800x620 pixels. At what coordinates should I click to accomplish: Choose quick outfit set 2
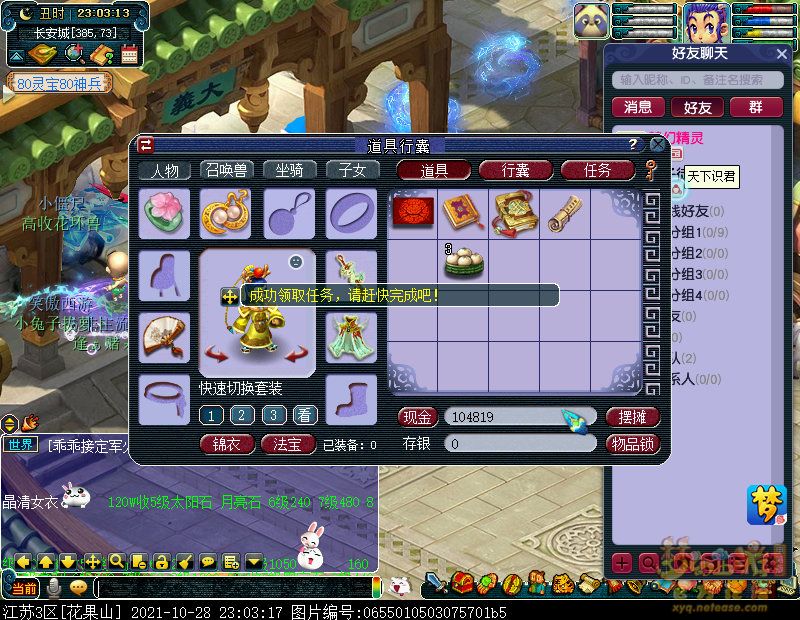[x=242, y=415]
